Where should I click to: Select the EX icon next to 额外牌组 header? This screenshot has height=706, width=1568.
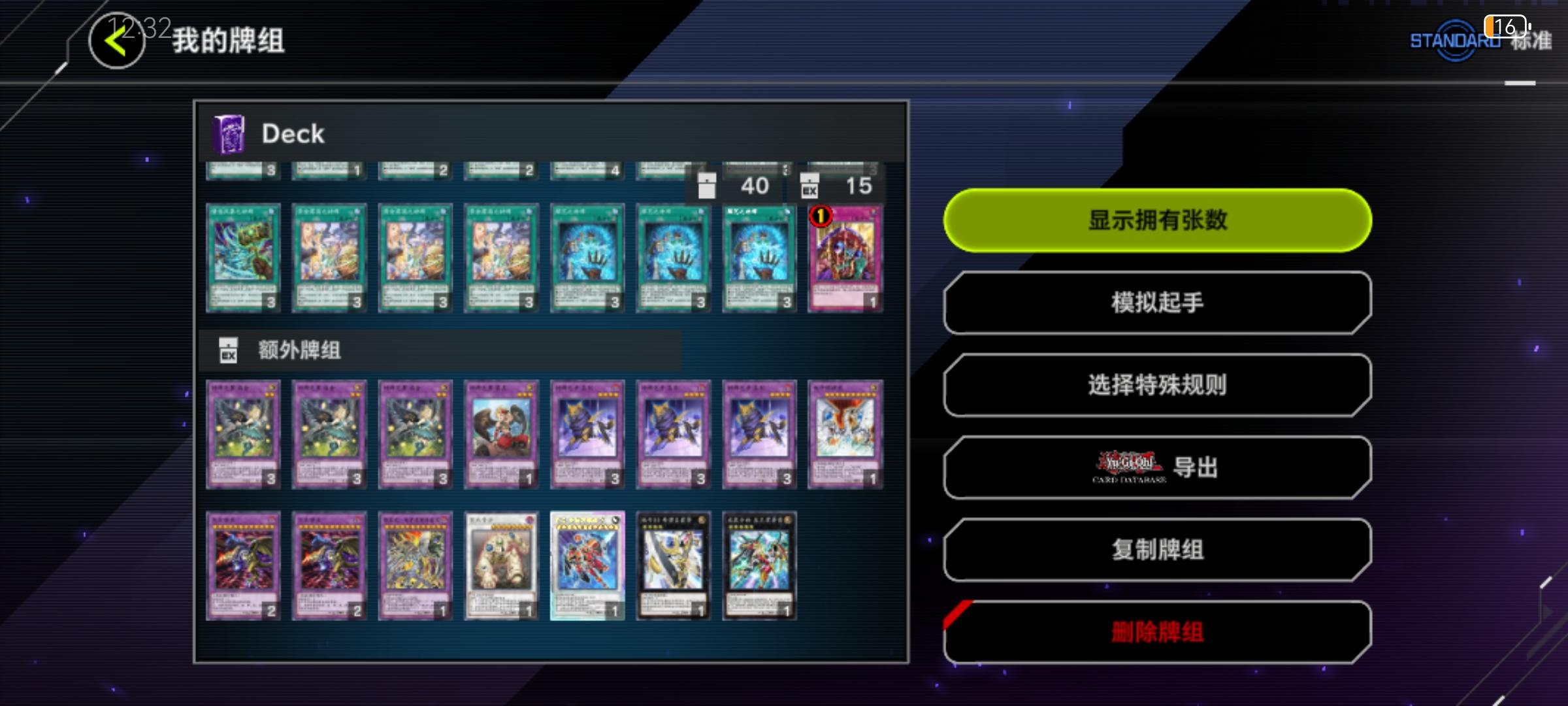coord(227,351)
